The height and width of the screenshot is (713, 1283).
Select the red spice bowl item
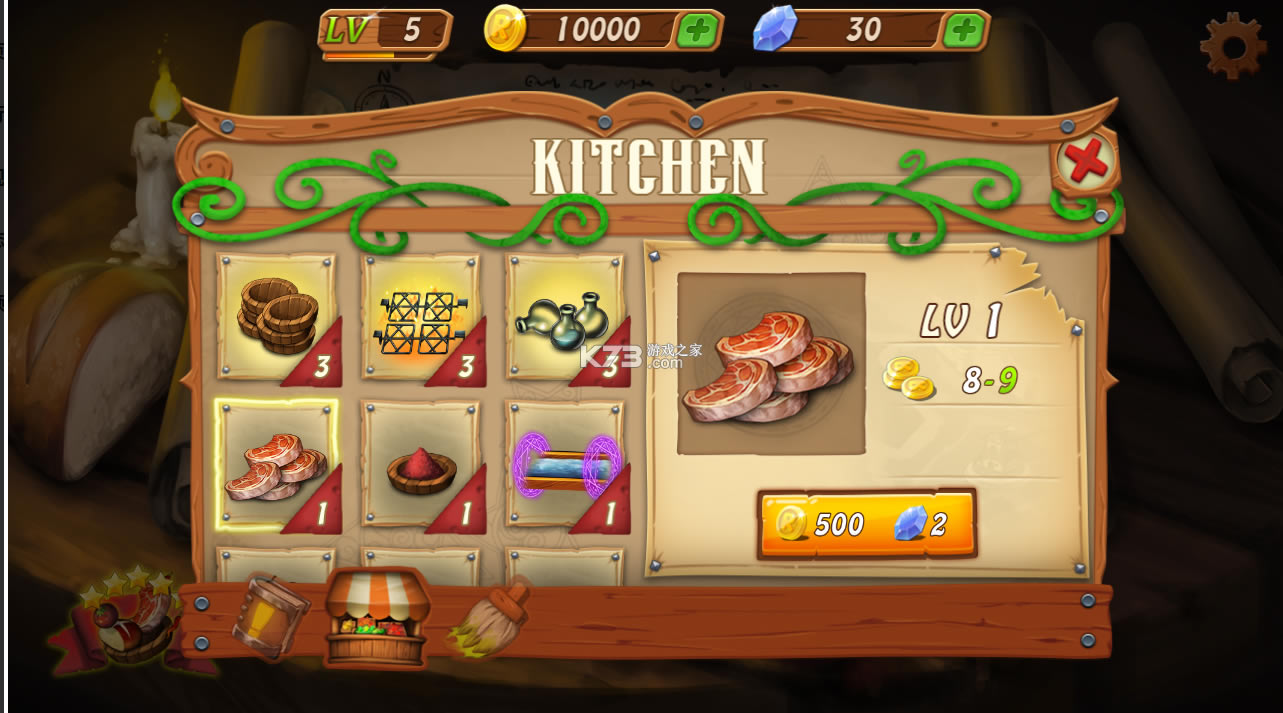(x=421, y=465)
